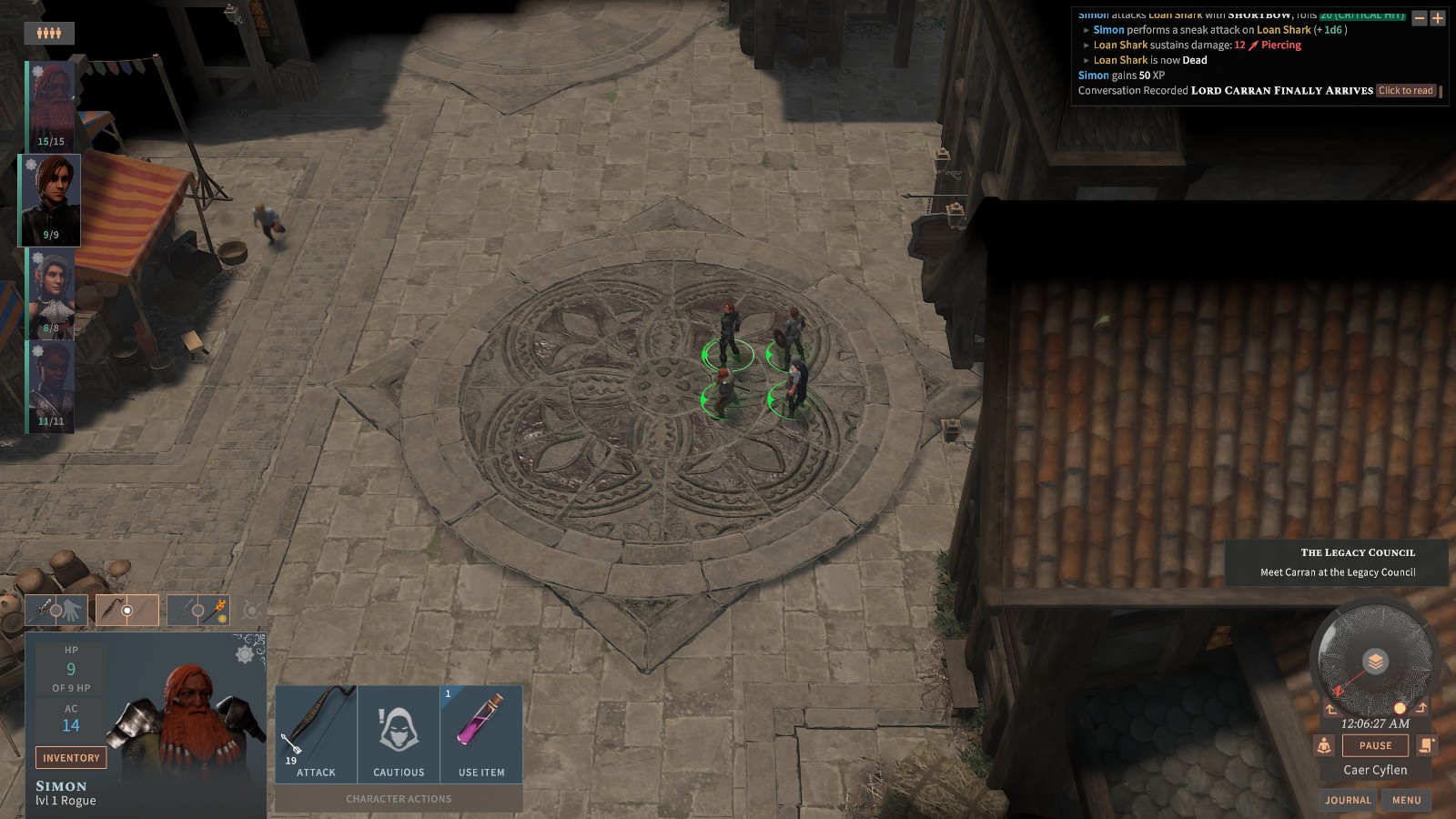1456x819 pixels.
Task: Use Item with the pink potion
Action: [x=481, y=733]
